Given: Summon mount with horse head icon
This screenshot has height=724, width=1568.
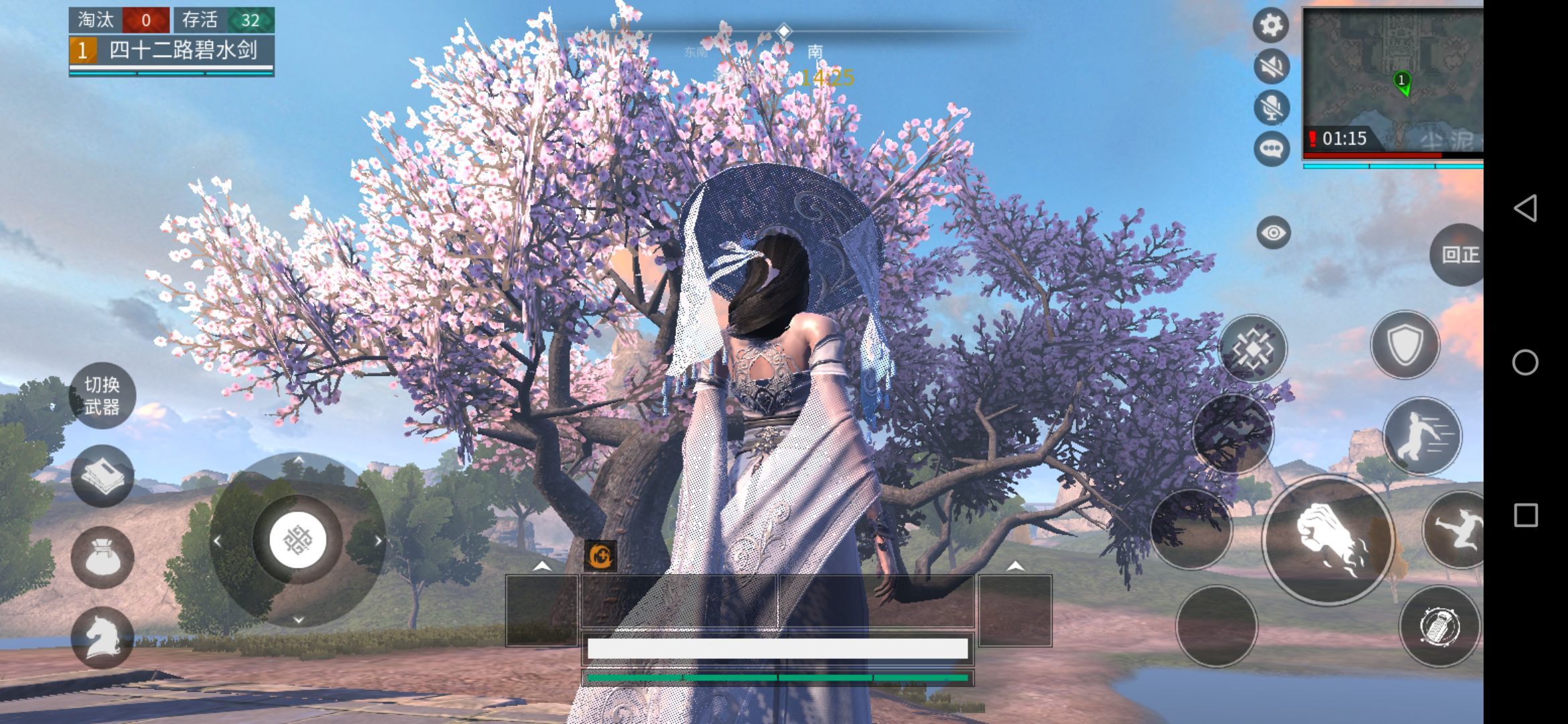Looking at the screenshot, I should click(102, 637).
